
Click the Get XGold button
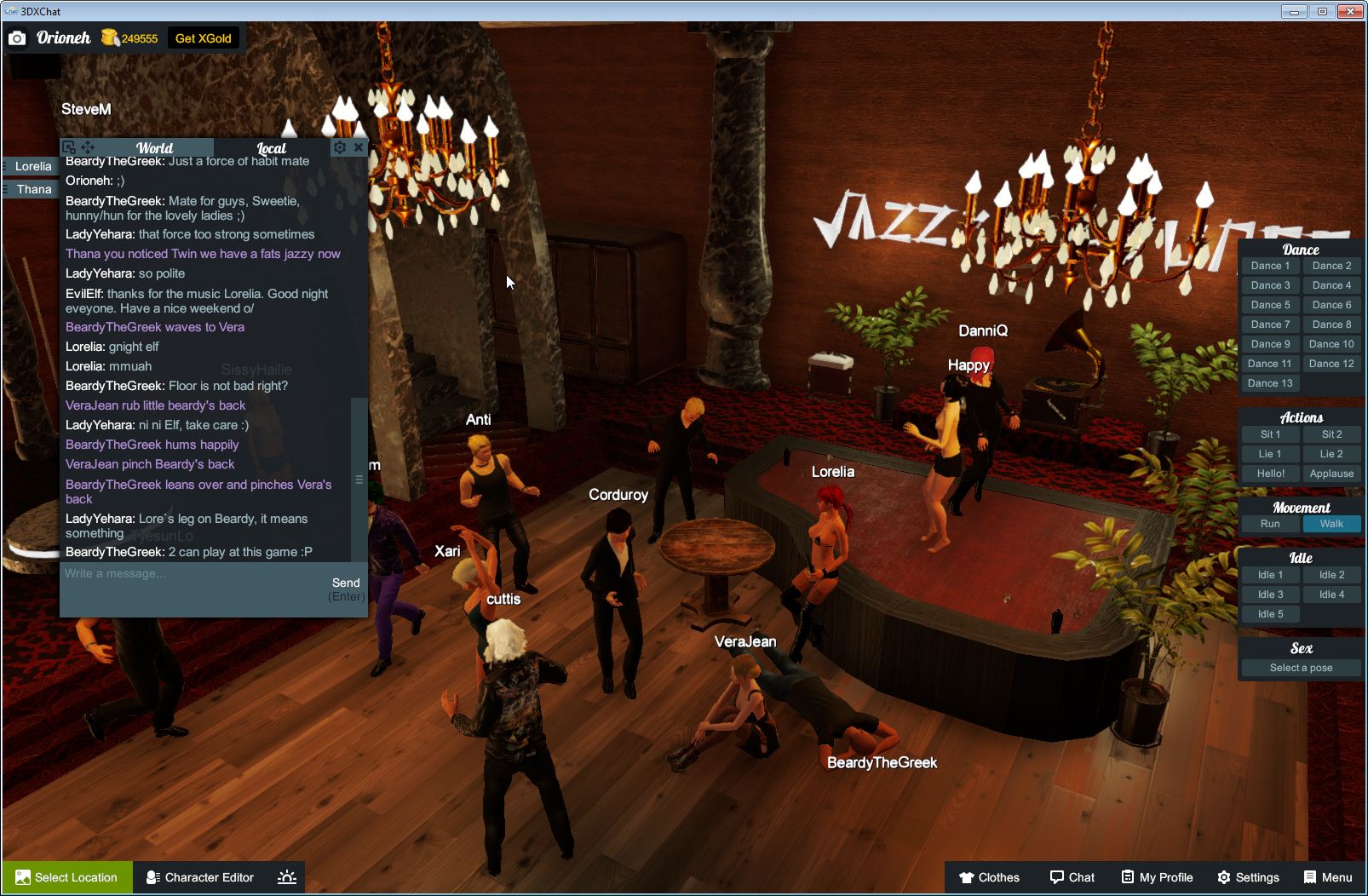pos(204,37)
